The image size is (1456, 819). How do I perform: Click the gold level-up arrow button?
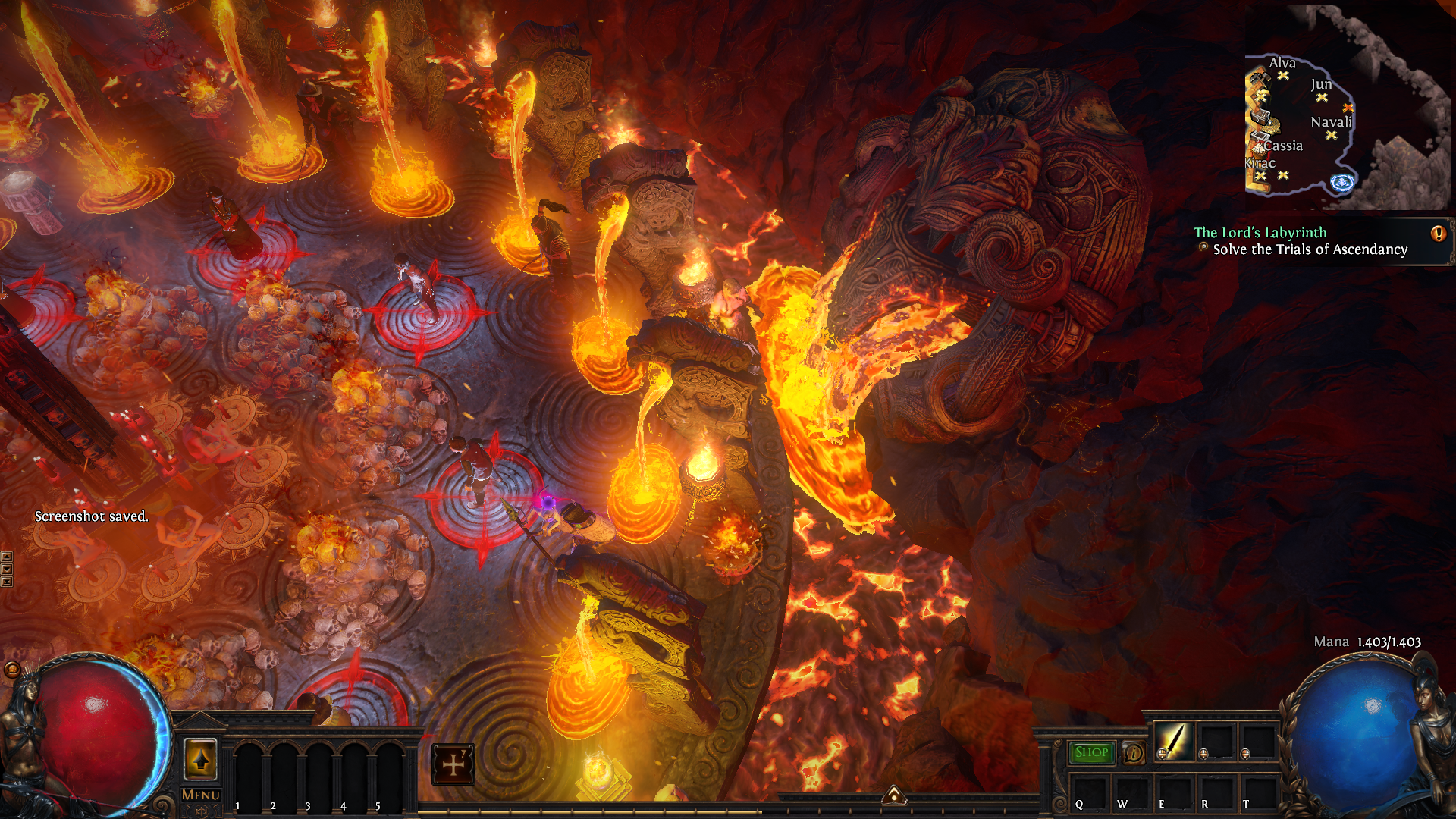[x=201, y=758]
